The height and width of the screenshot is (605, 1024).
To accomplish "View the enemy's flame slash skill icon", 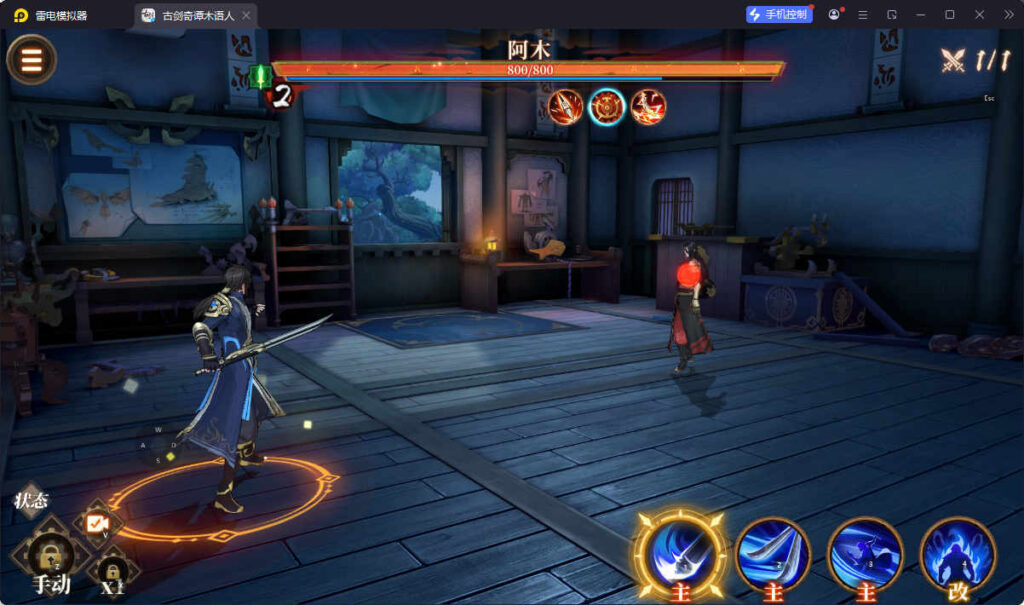I will (648, 107).
